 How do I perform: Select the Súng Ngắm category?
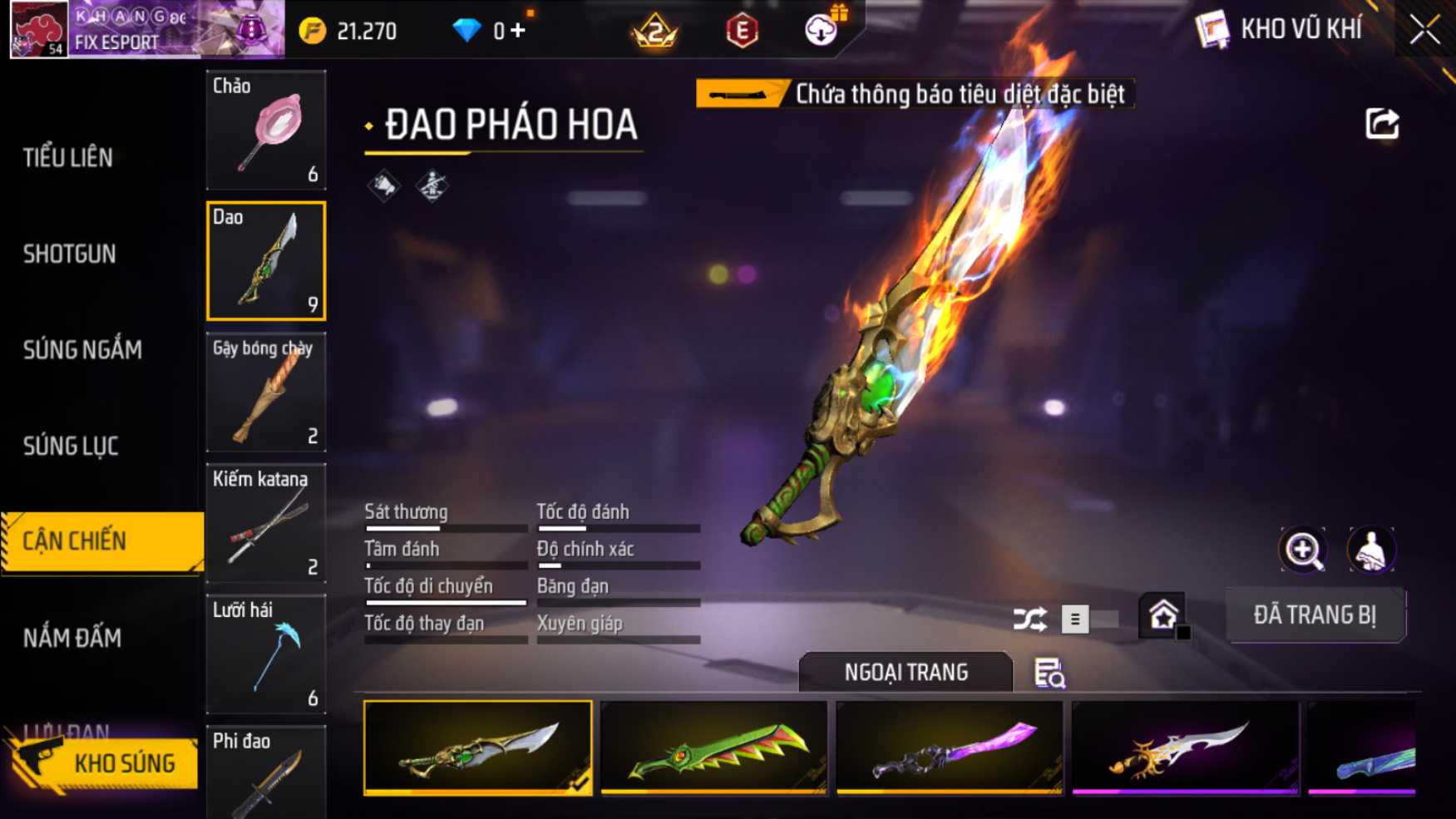(x=82, y=350)
